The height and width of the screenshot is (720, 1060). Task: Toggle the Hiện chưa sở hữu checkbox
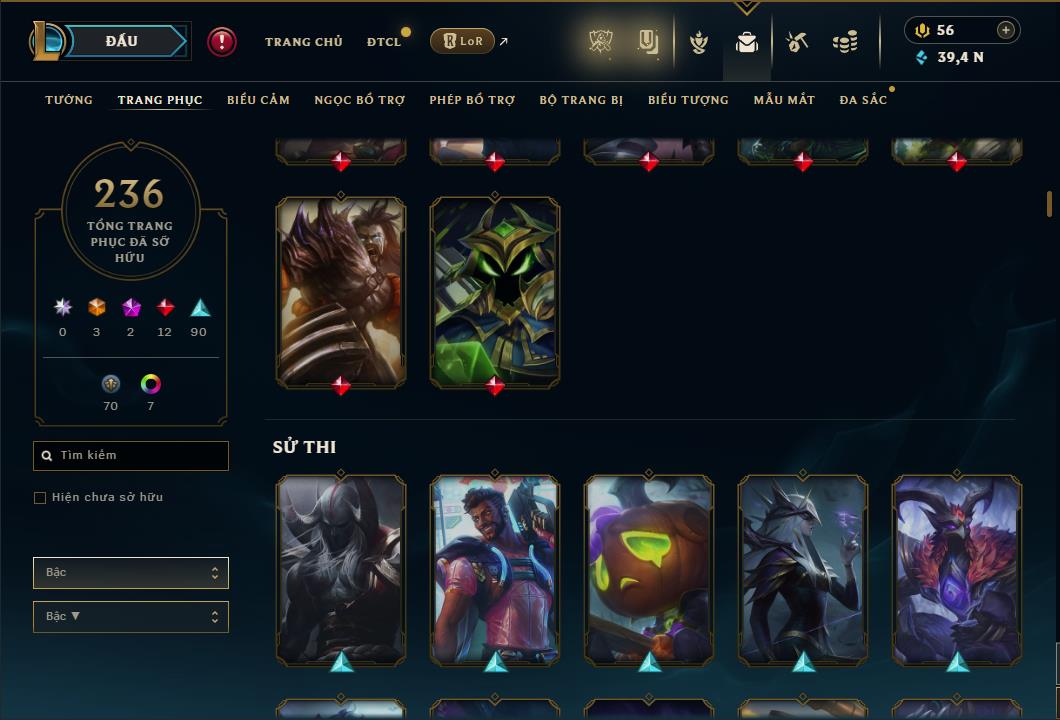pyautogui.click(x=40, y=498)
